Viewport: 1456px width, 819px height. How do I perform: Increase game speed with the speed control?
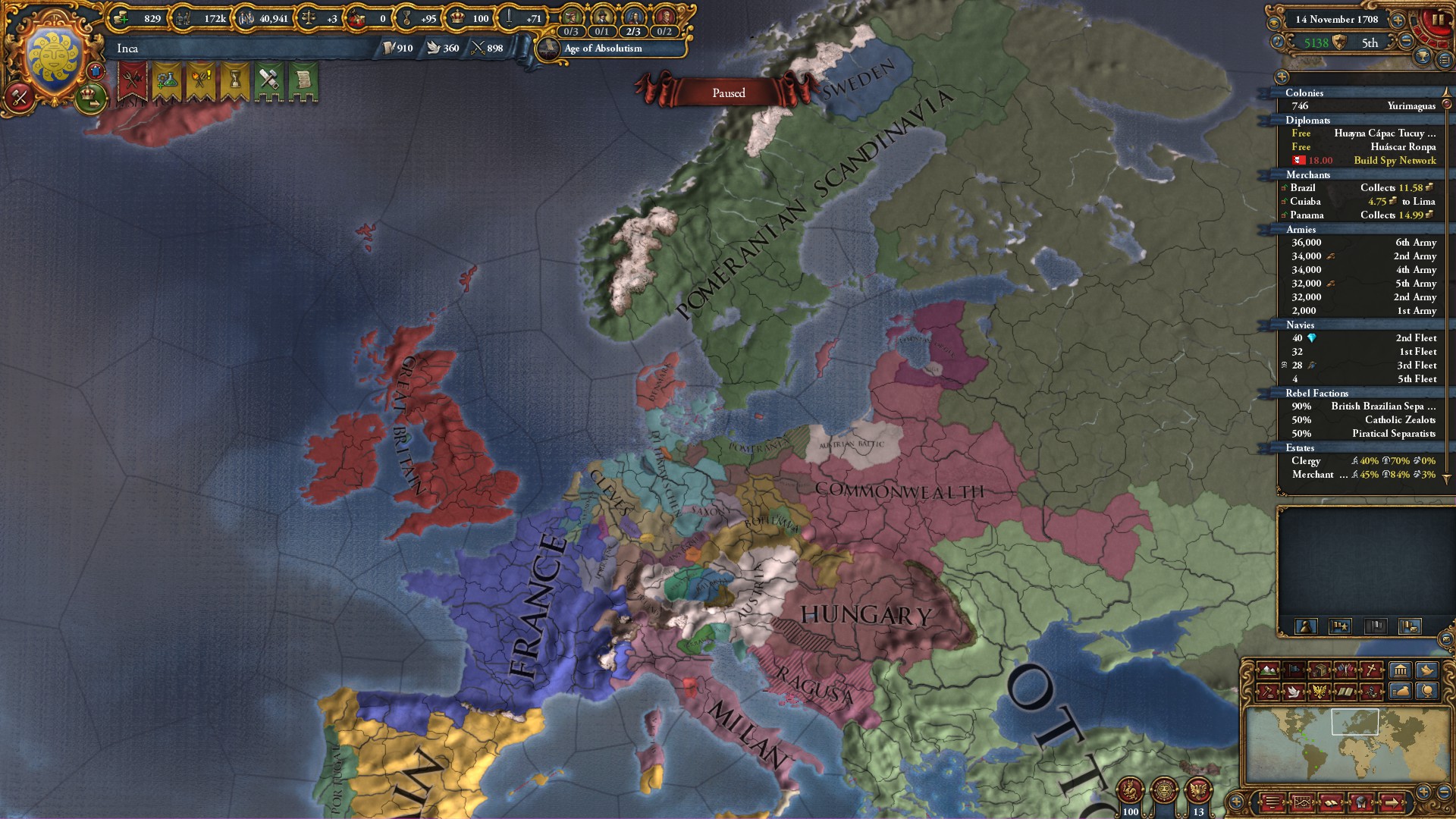pyautogui.click(x=1398, y=20)
